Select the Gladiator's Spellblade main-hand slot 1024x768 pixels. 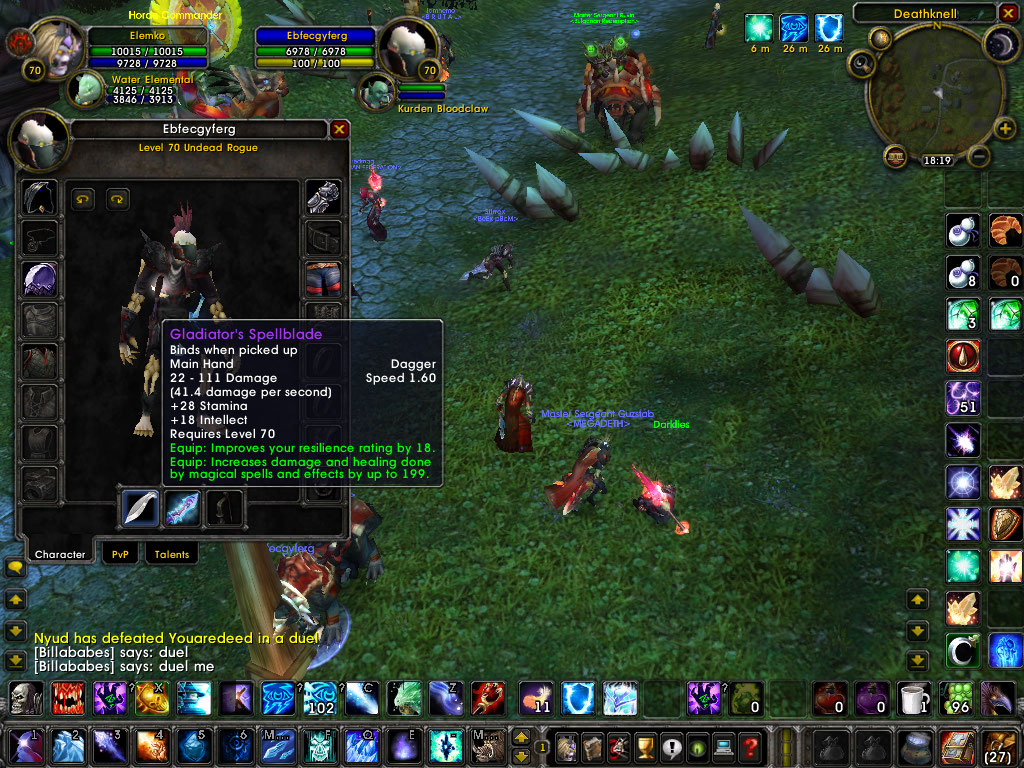click(140, 508)
